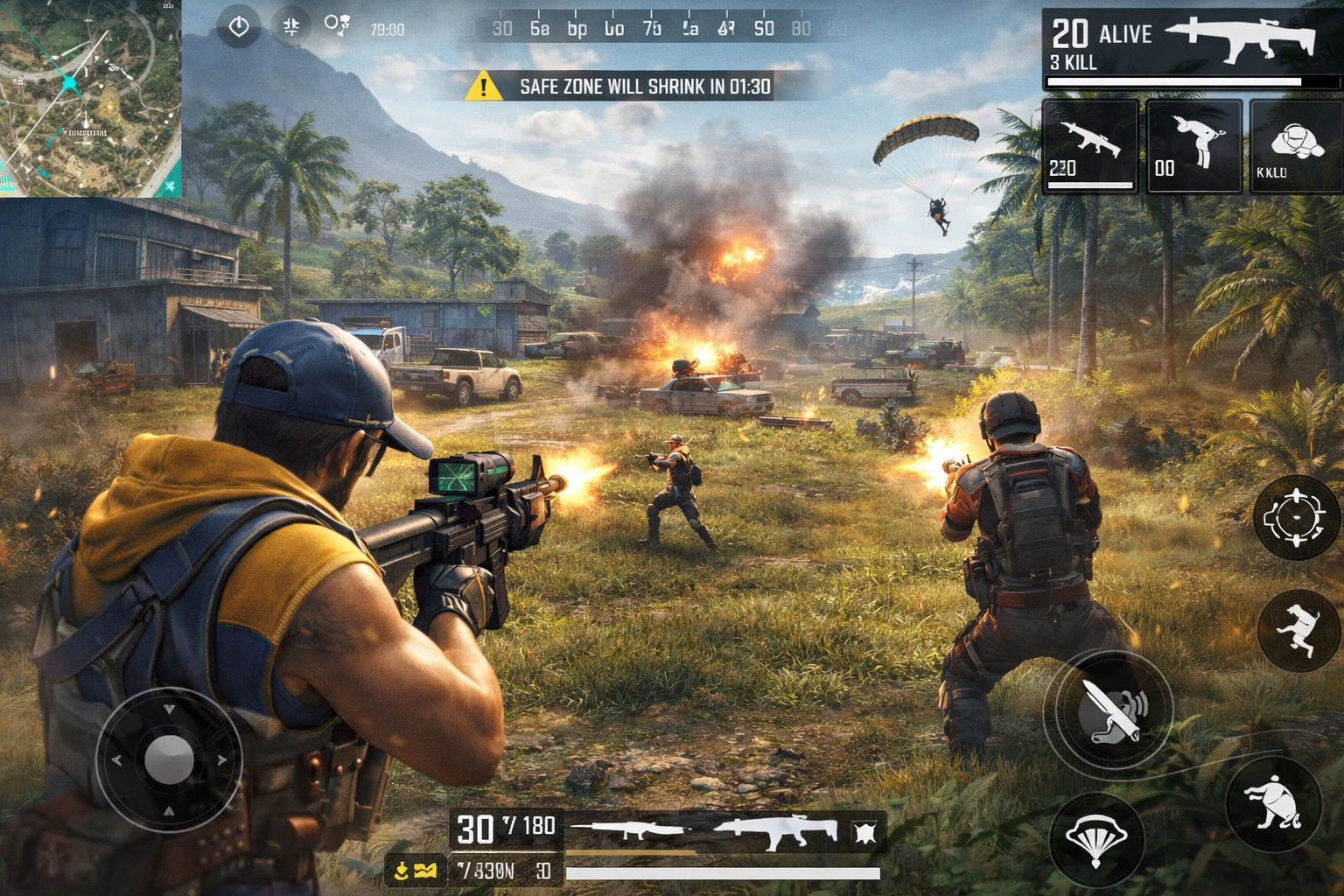Tap the jumping figure button
1344x896 pixels.
pyautogui.click(x=1298, y=629)
